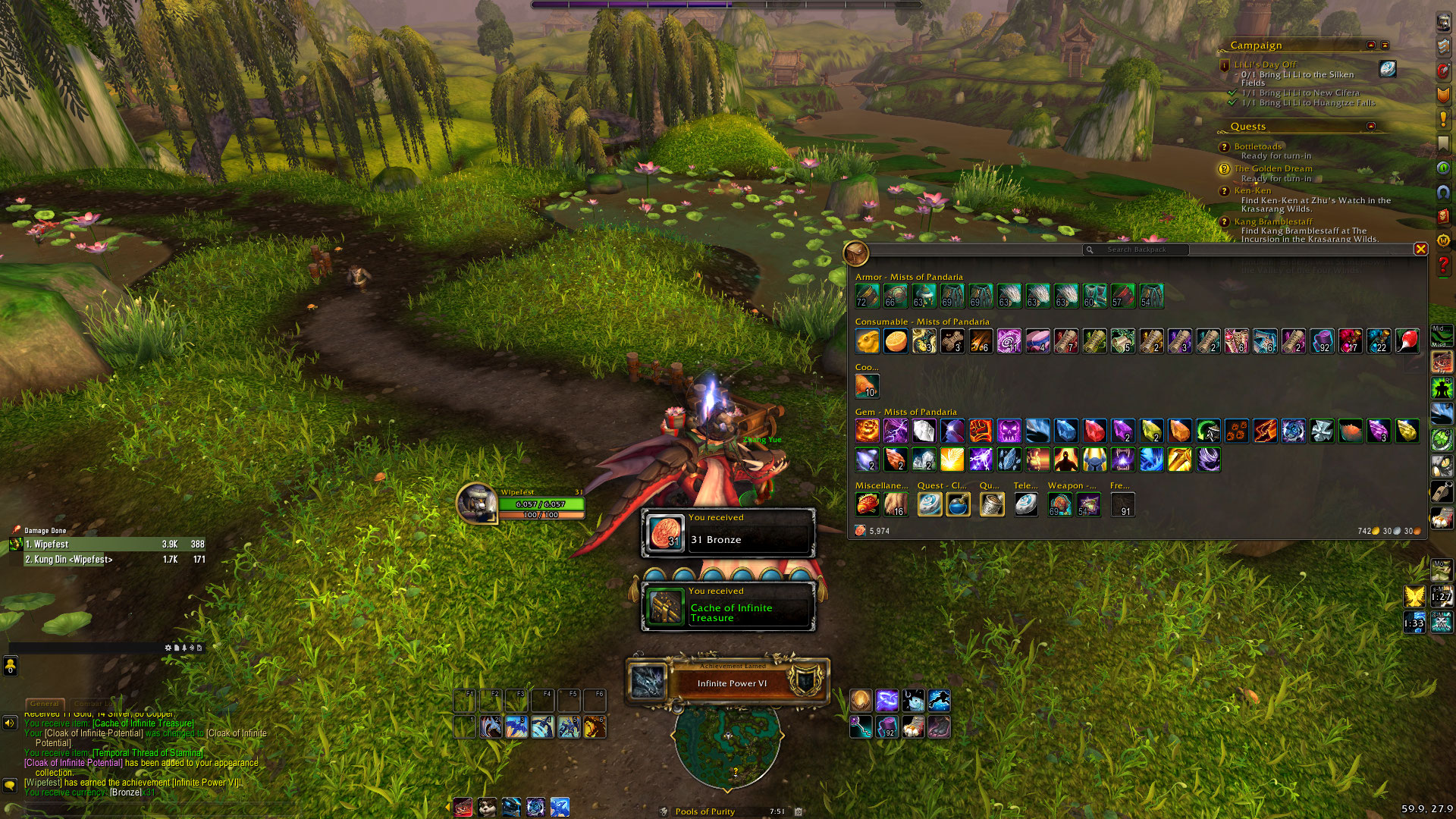Select the Wipefest player unit frame
1456x819 pixels.
click(x=523, y=504)
